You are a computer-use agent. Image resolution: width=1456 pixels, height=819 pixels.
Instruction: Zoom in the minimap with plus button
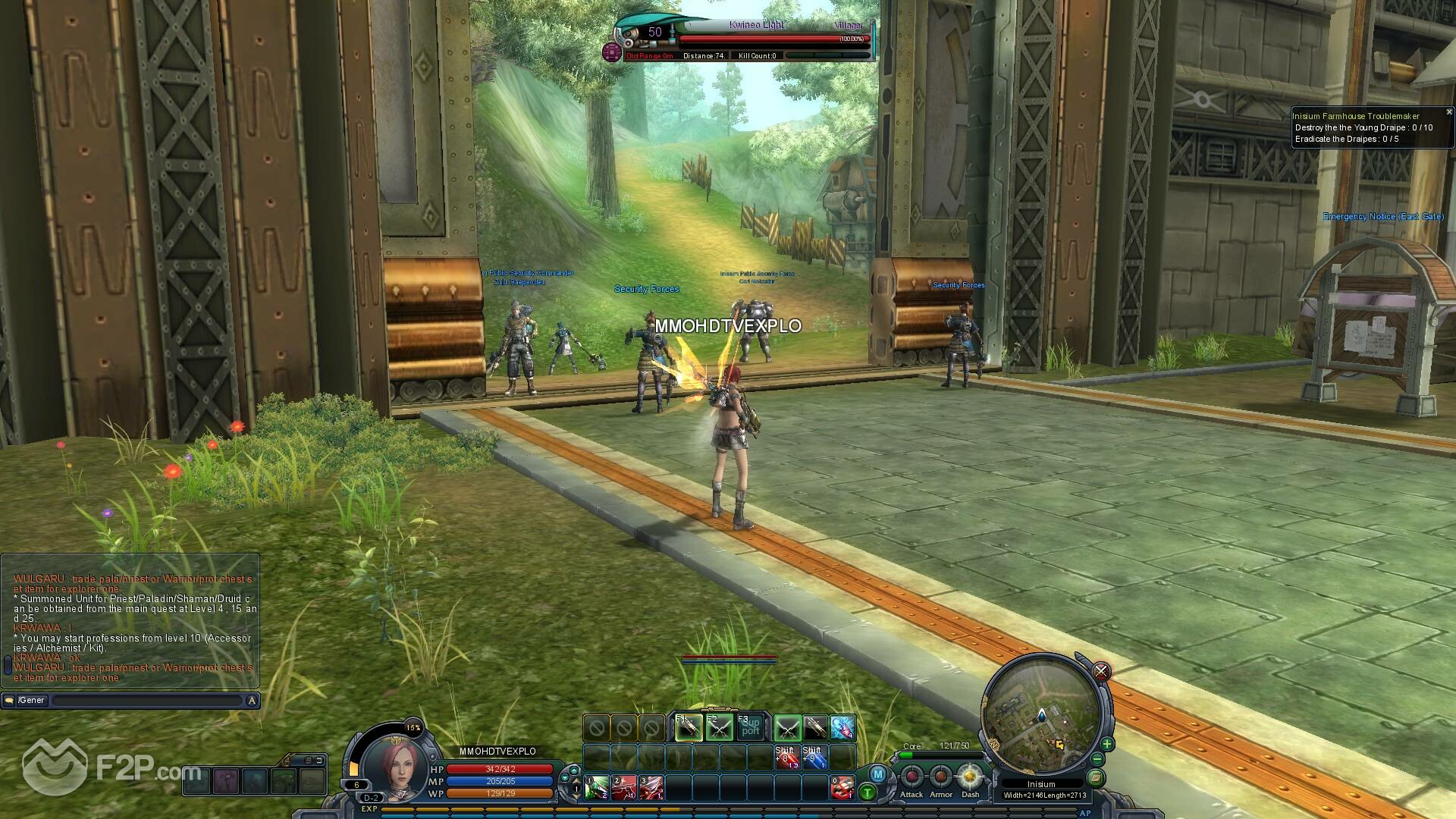(x=1106, y=744)
